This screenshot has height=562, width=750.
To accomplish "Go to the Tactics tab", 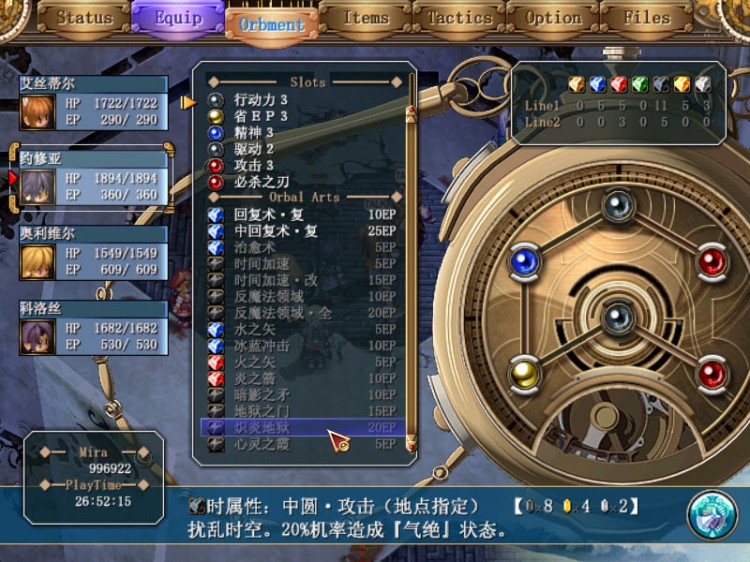I will (x=459, y=18).
